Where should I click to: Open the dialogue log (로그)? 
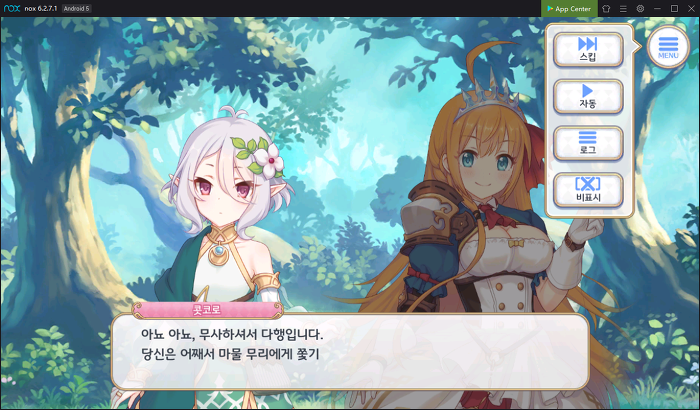click(588, 142)
